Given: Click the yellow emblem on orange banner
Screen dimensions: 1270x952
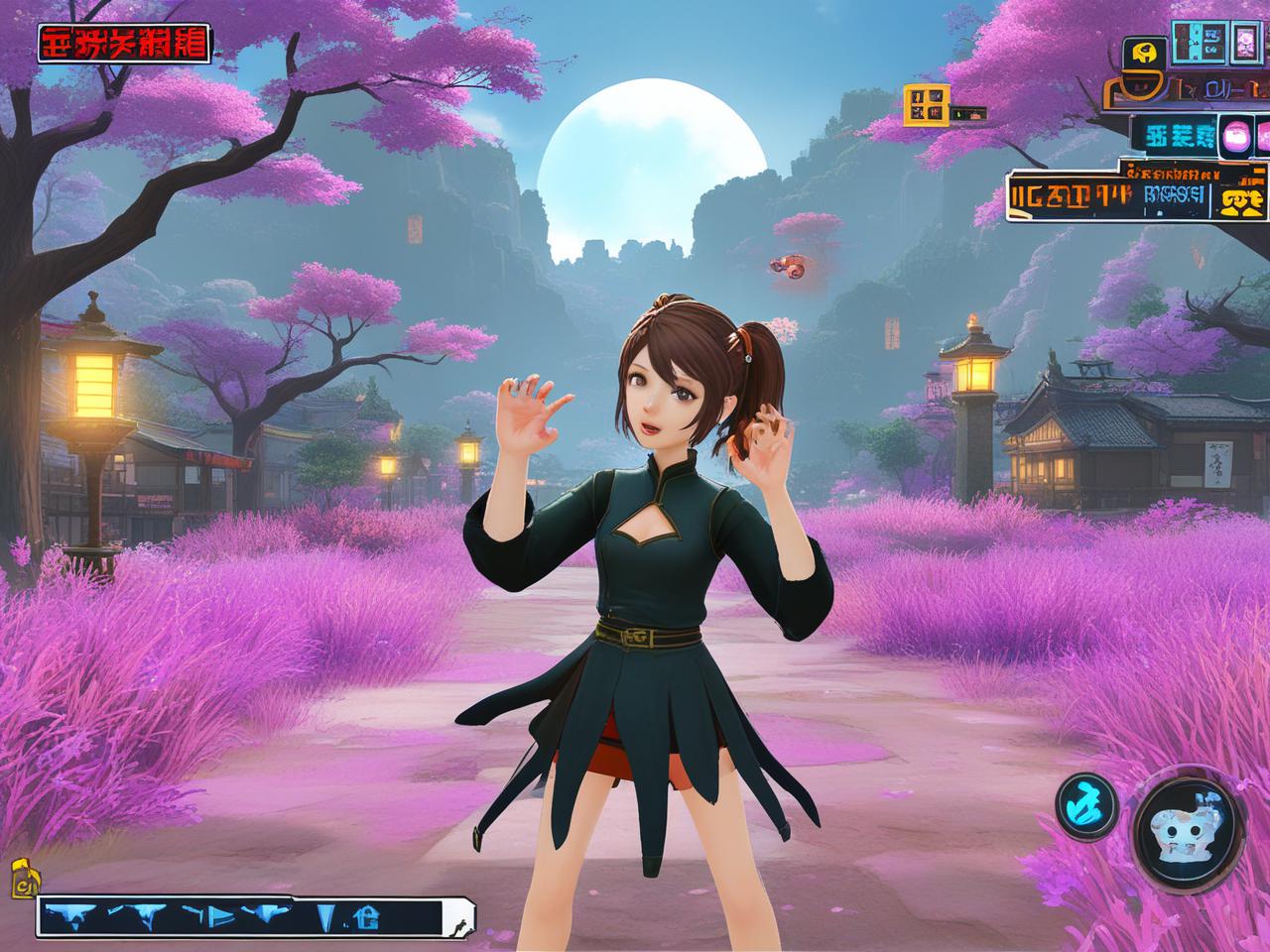Looking at the screenshot, I should pyautogui.click(x=1244, y=201).
